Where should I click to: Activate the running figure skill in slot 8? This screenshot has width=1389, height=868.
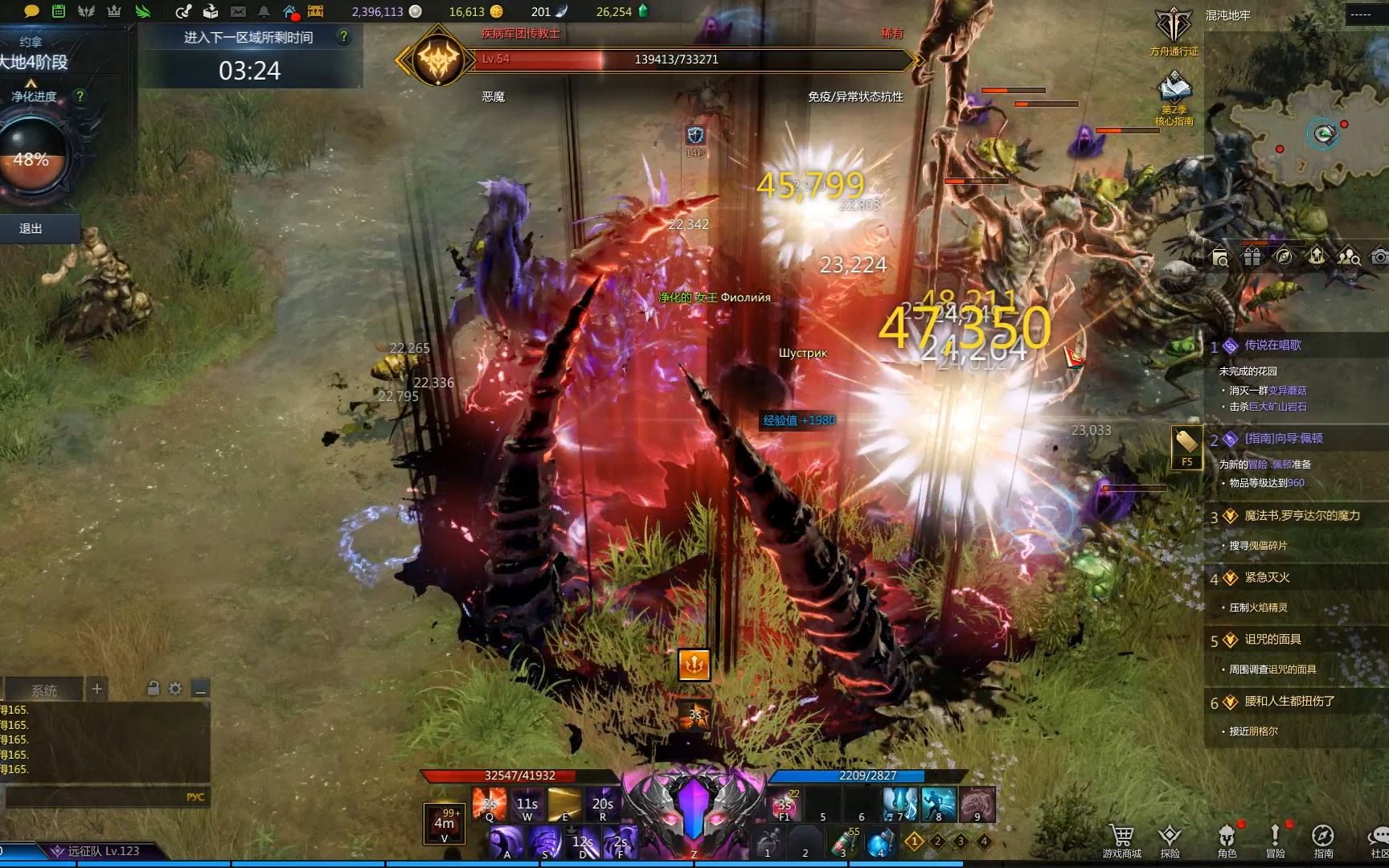coord(939,804)
